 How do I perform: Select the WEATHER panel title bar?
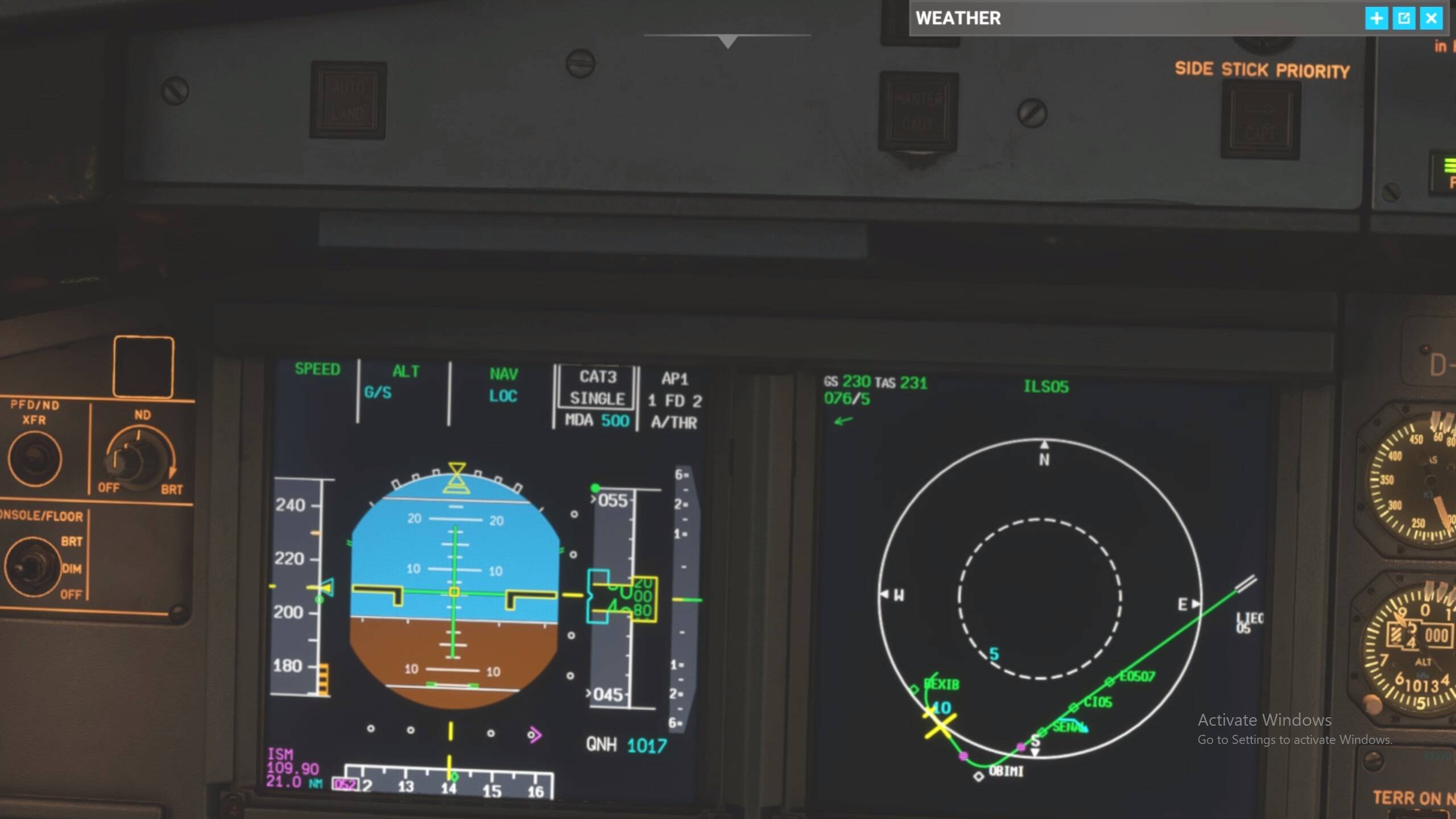coord(958,19)
